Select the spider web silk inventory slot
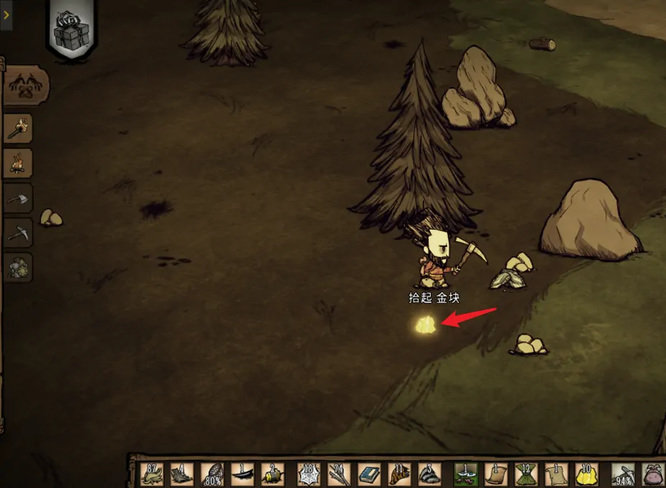Screen dimensions: 666x488 click(307, 474)
